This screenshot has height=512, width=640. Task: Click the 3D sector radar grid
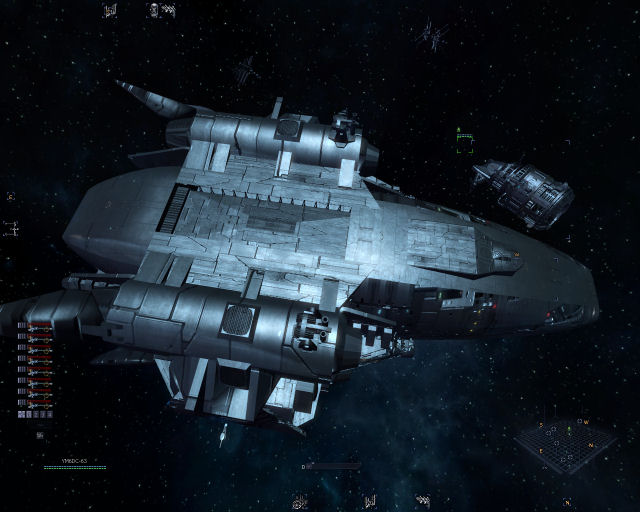pyautogui.click(x=568, y=445)
